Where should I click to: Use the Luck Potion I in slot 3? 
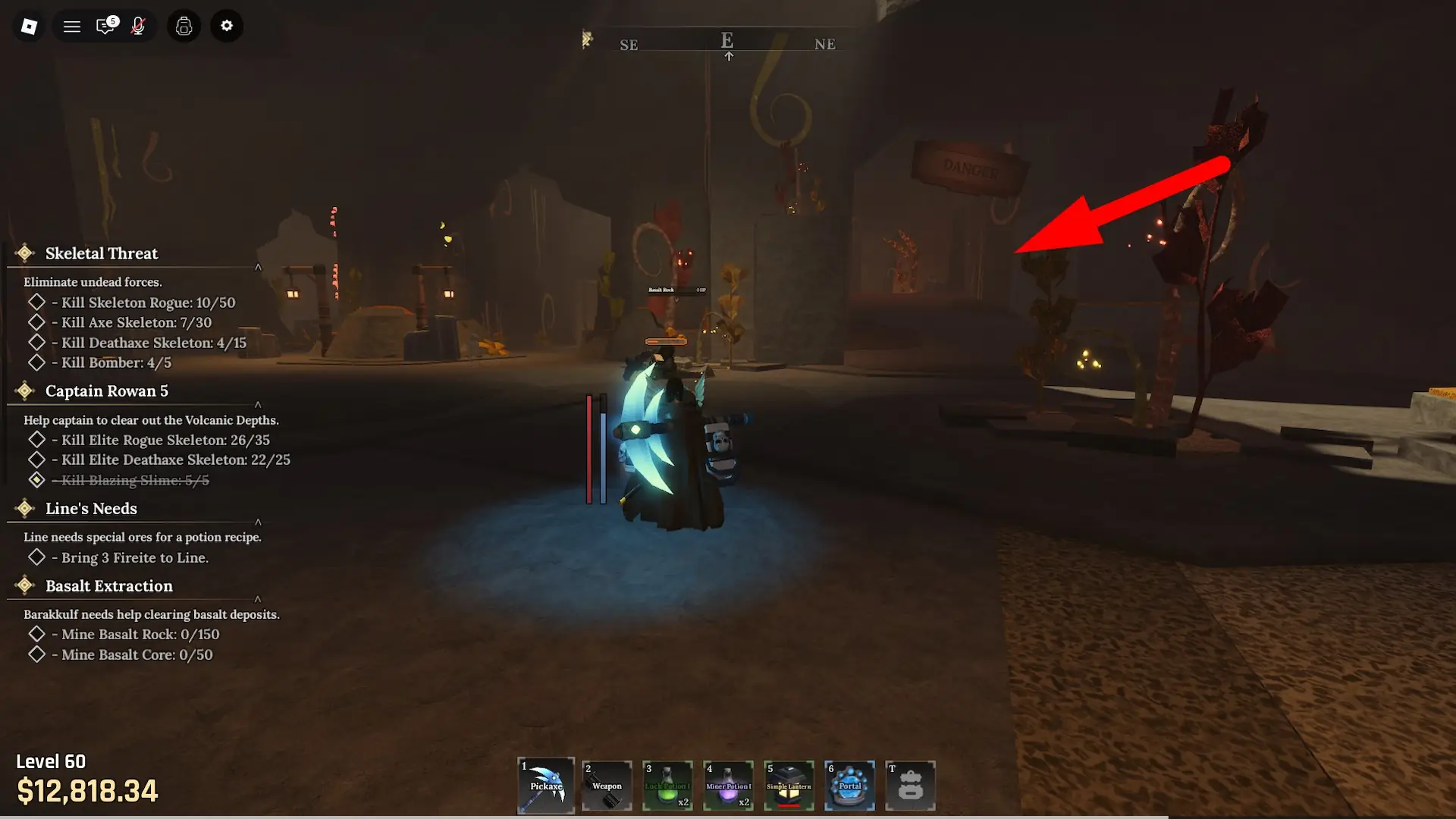[667, 786]
